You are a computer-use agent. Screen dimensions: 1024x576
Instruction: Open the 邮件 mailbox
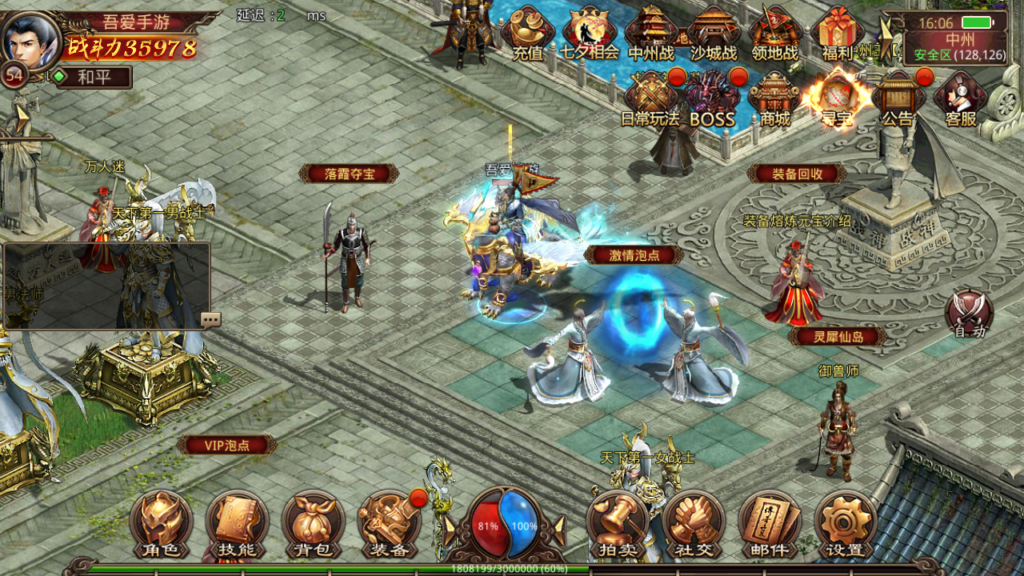tap(769, 524)
